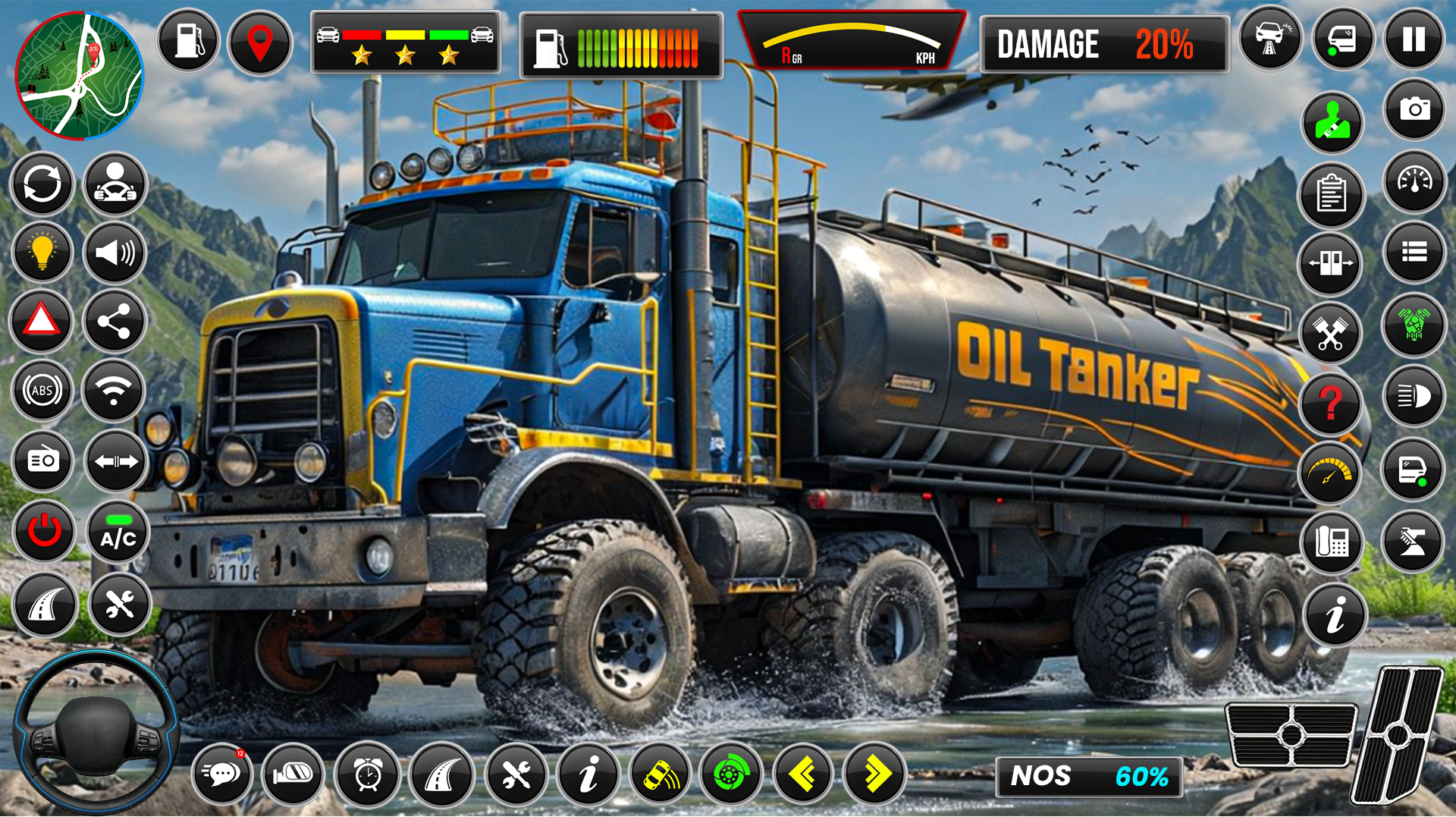The width and height of the screenshot is (1456, 817).
Task: Open the radio player
Action: pos(42,461)
